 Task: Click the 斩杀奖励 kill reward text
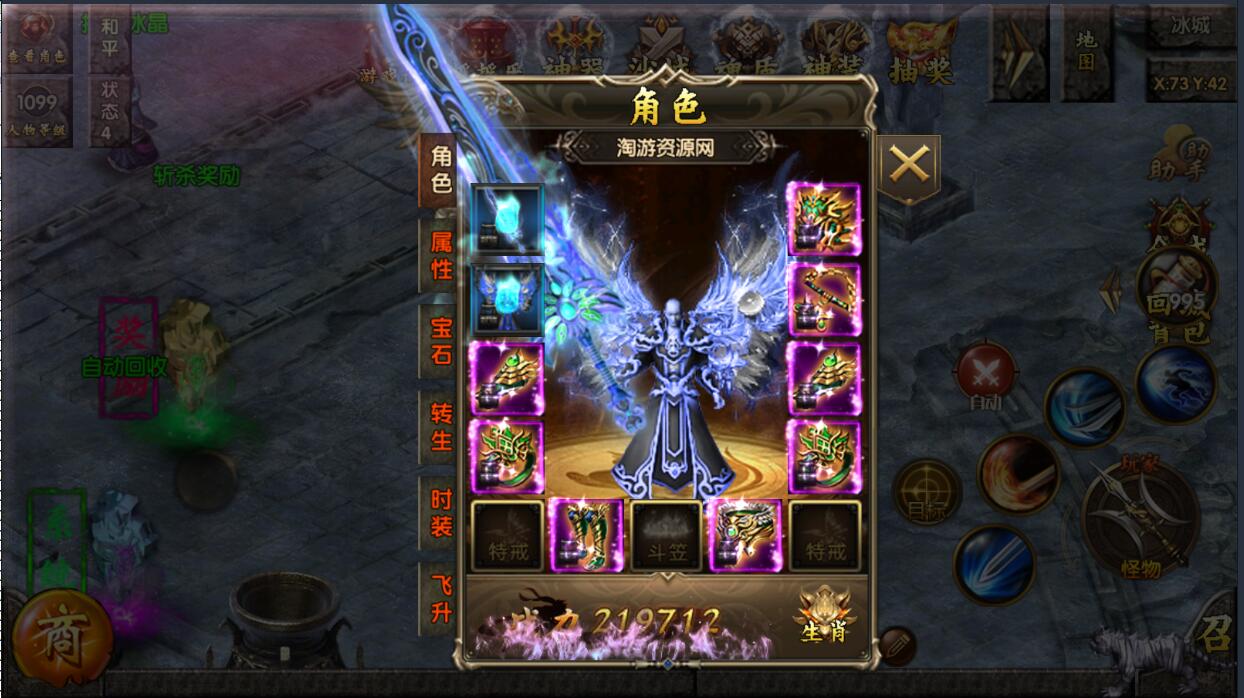point(196,176)
